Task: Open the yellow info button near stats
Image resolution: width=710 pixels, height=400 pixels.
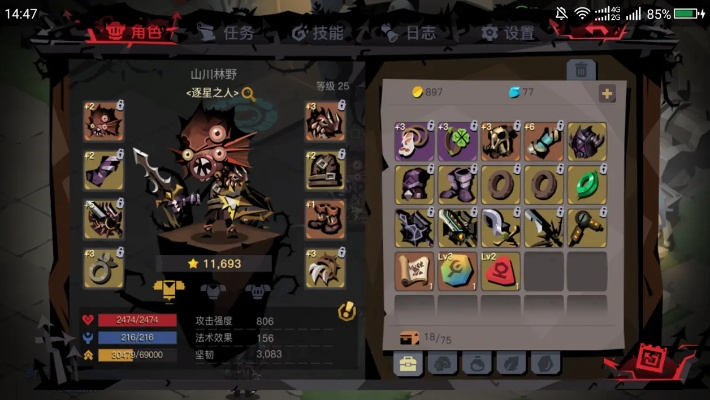Action: click(x=347, y=311)
